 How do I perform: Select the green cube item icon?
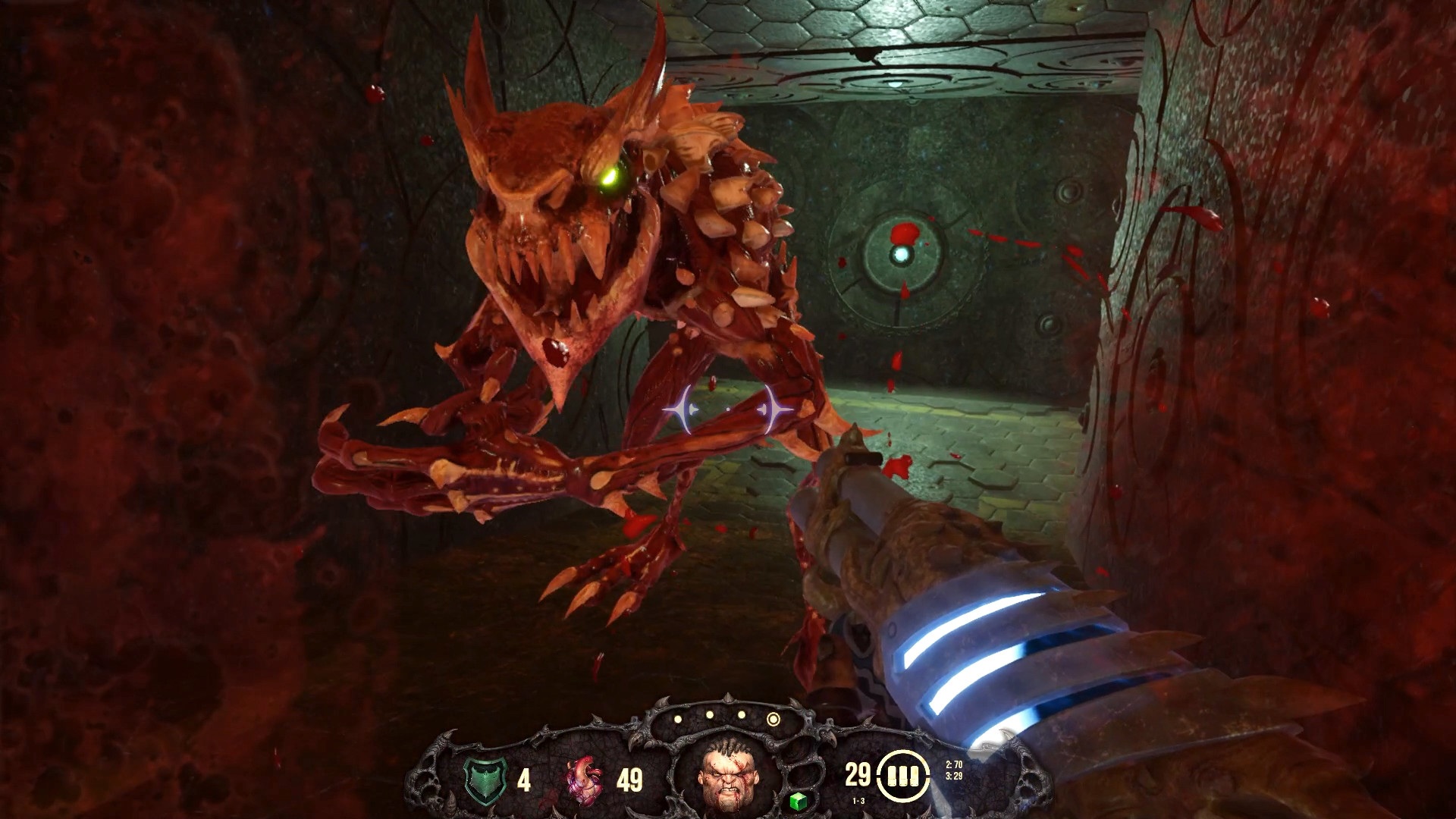pyautogui.click(x=796, y=801)
